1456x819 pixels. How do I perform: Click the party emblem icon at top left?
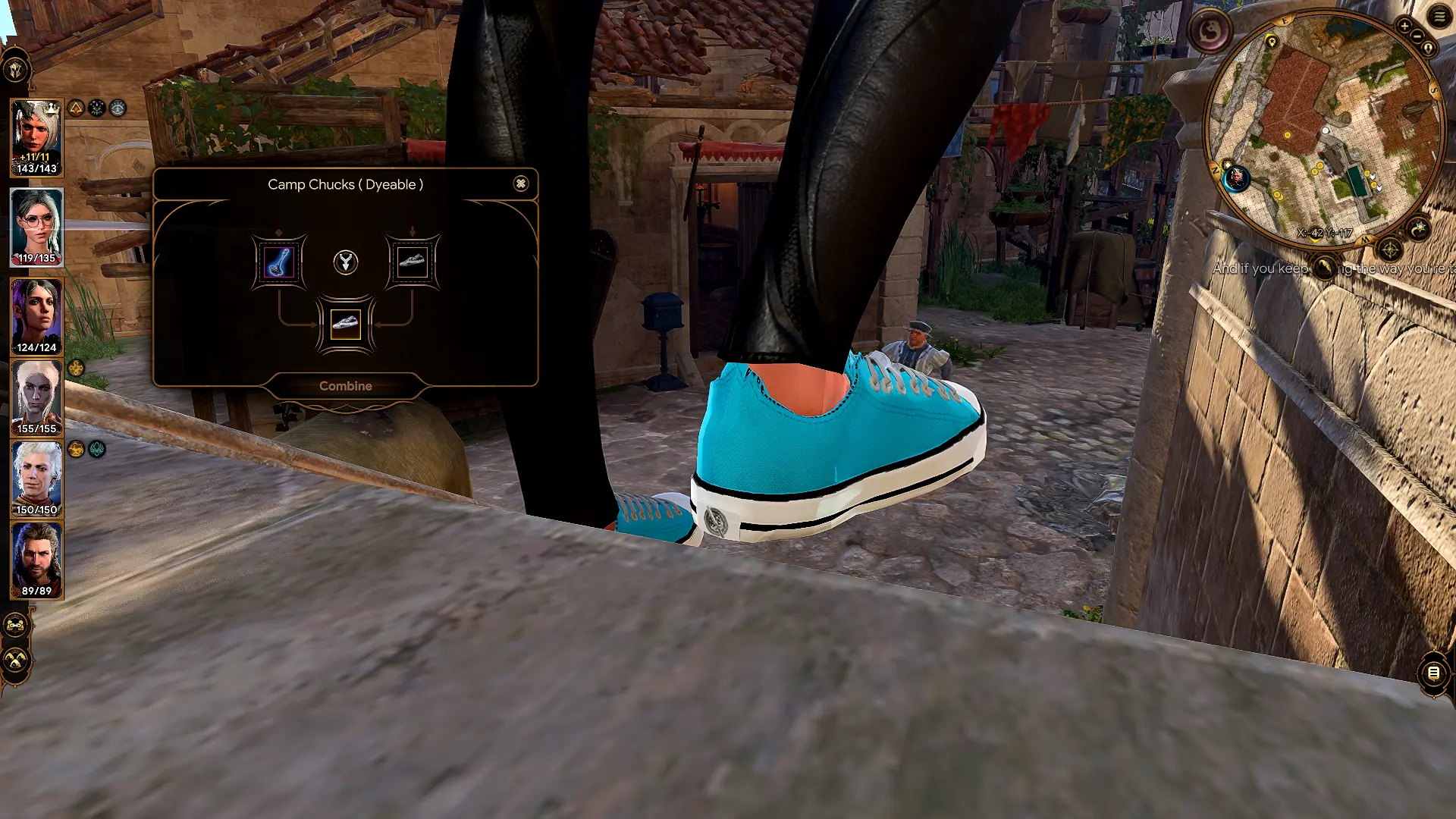pos(17,70)
